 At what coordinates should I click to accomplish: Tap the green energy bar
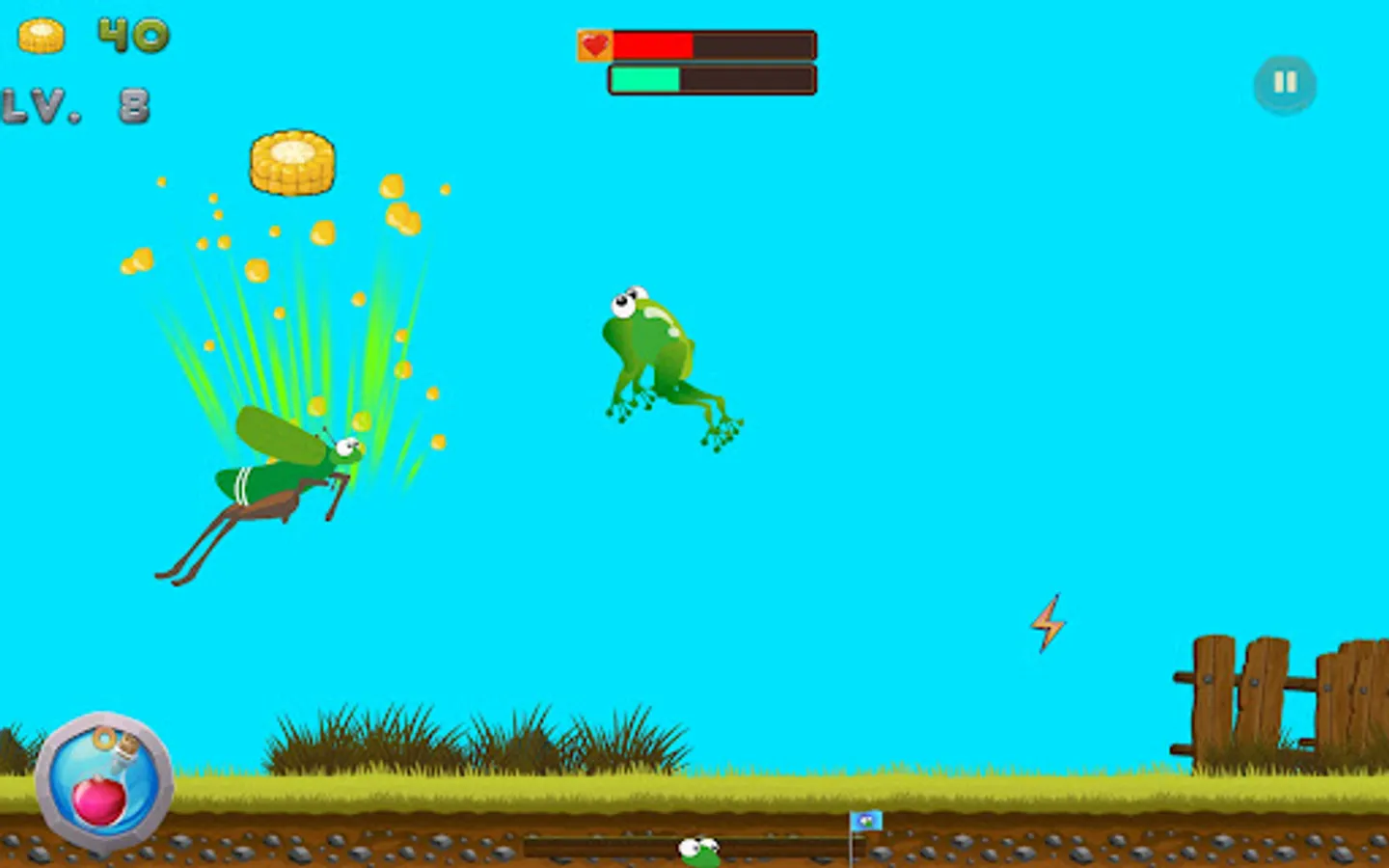(x=646, y=78)
